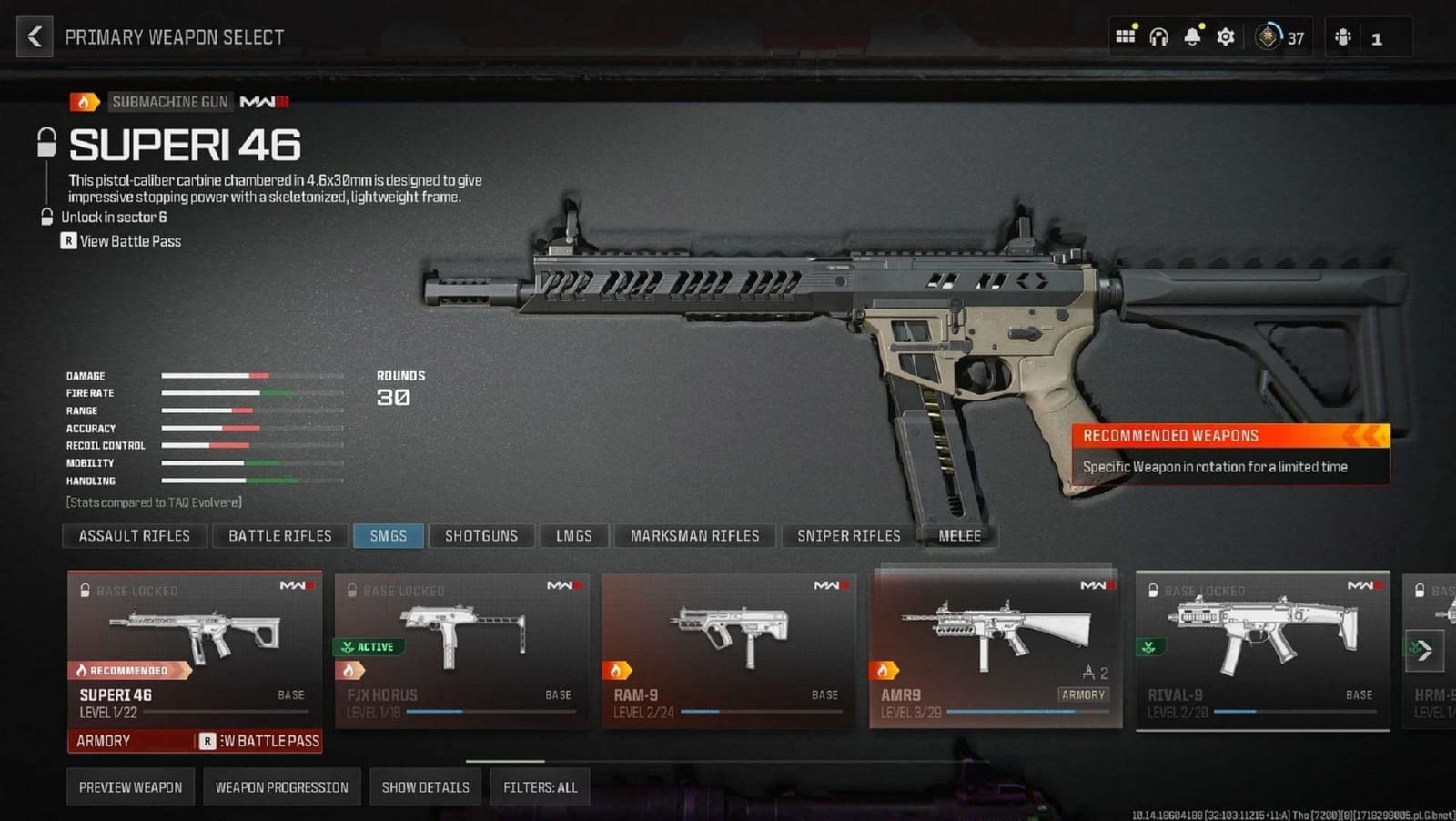Open notifications via the bell icon
1456x821 pixels.
pyautogui.click(x=1190, y=36)
